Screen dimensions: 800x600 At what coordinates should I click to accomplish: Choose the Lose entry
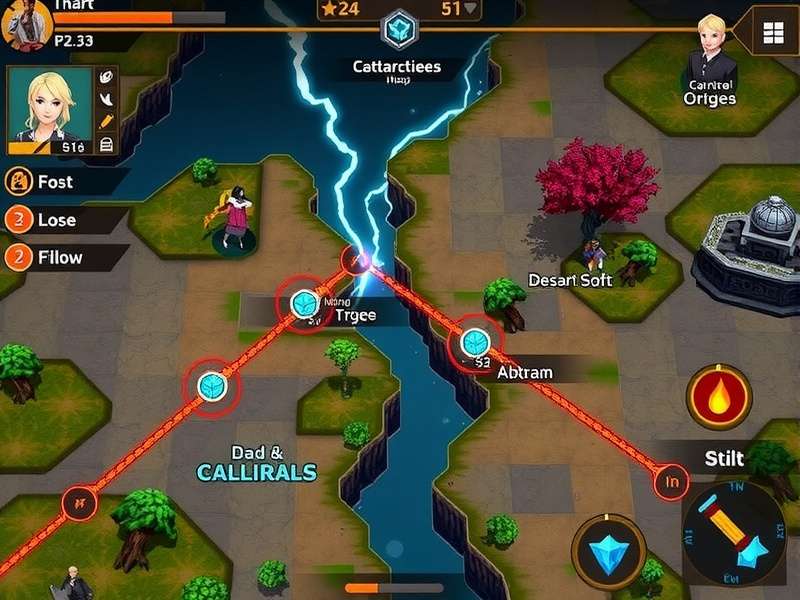[x=56, y=220]
